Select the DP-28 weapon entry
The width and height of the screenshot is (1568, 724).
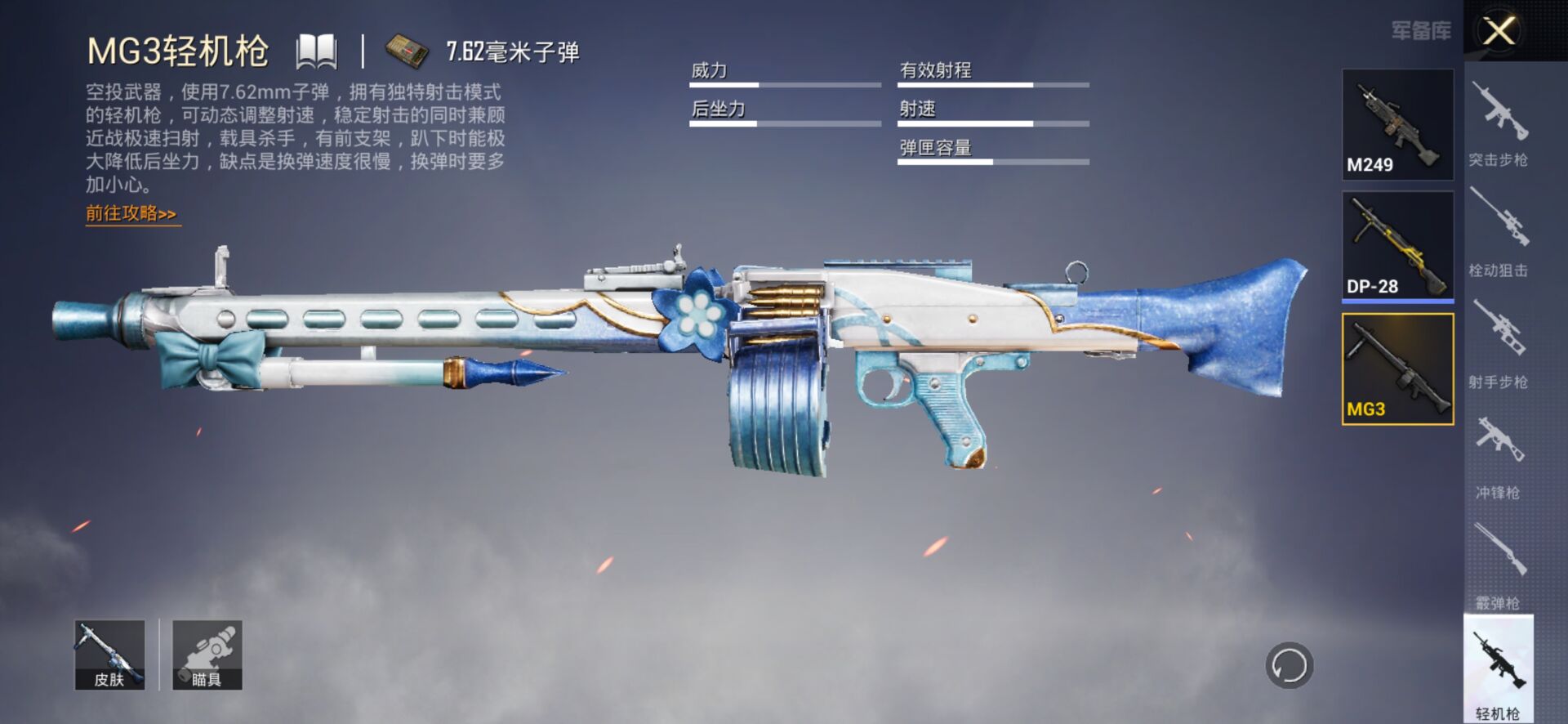1397,246
